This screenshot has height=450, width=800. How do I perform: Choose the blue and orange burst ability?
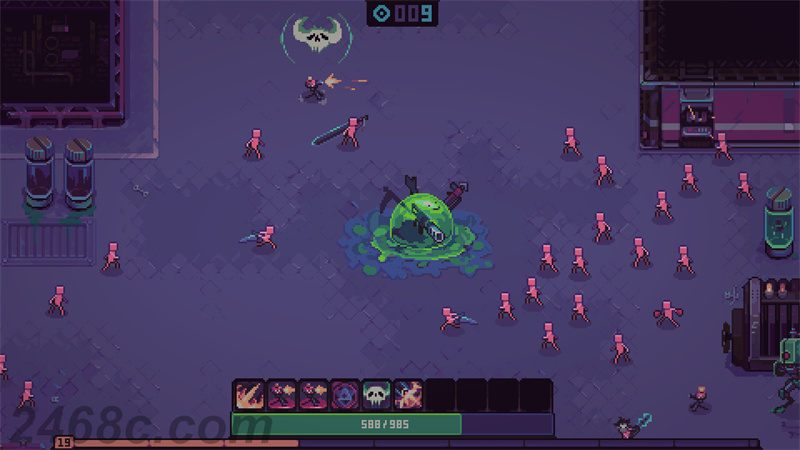(x=408, y=396)
